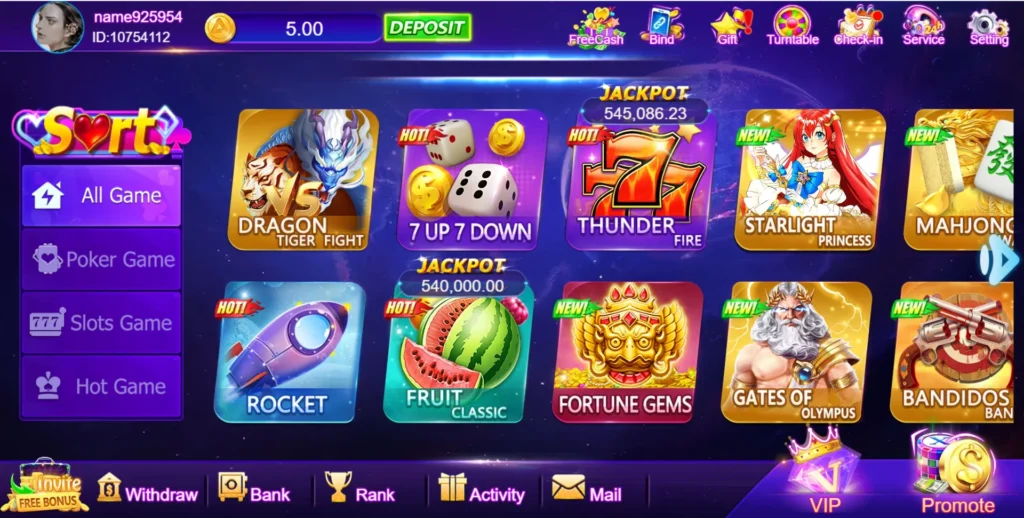Screen dimensions: 1024x518
Task: Select the Hot Game category
Action: click(102, 386)
